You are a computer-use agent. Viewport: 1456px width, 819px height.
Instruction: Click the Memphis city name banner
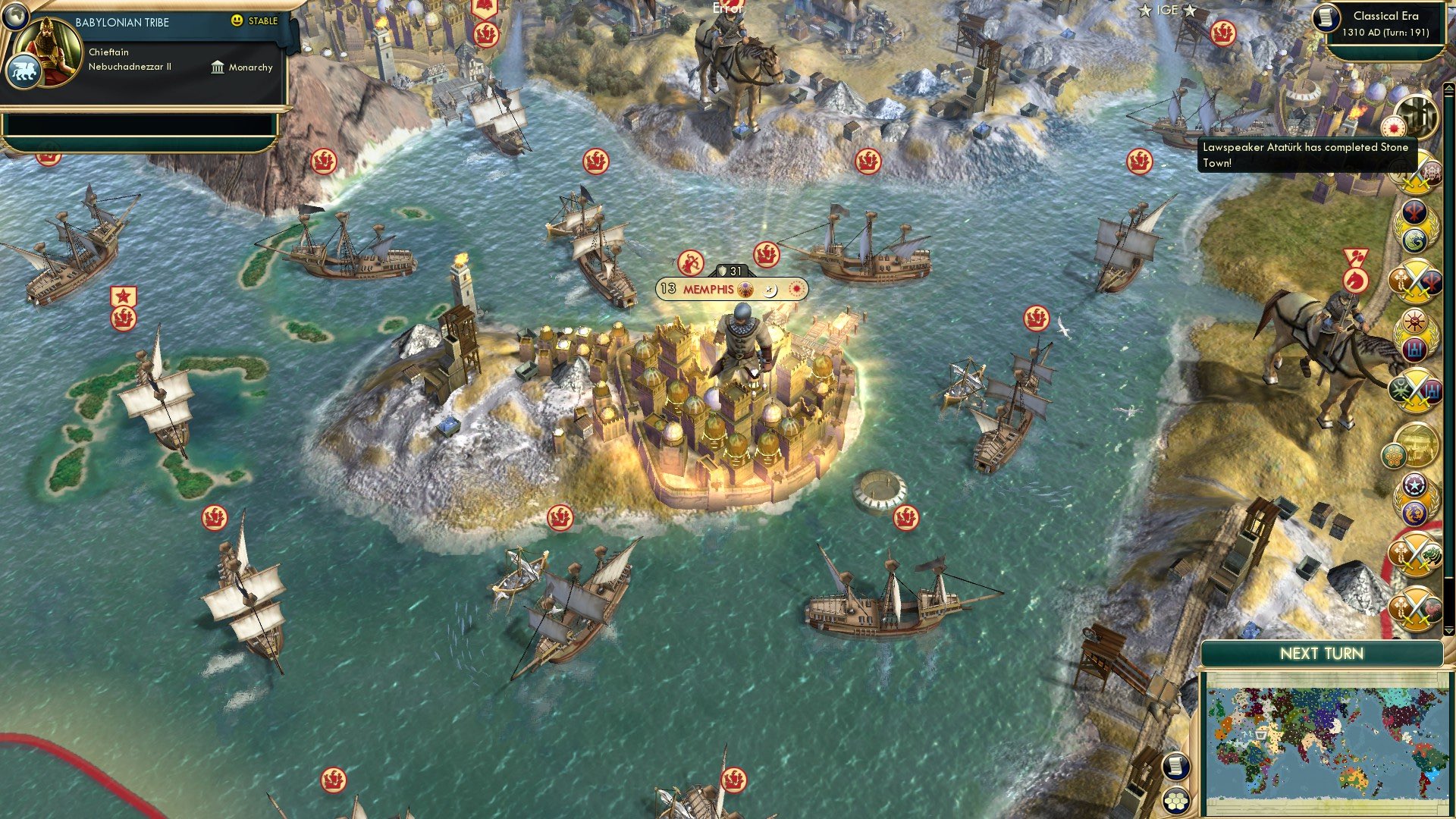pyautogui.click(x=709, y=289)
